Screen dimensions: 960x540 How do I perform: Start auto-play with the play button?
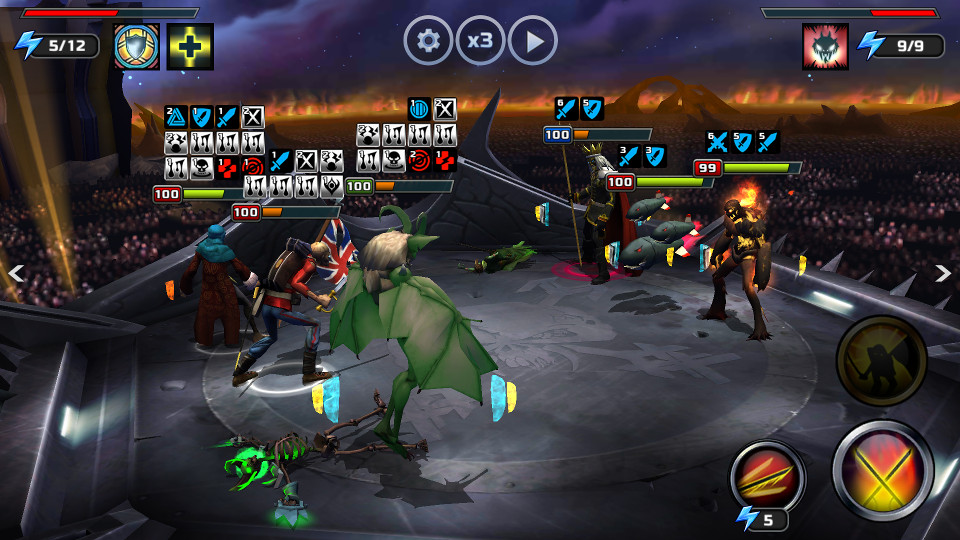533,41
